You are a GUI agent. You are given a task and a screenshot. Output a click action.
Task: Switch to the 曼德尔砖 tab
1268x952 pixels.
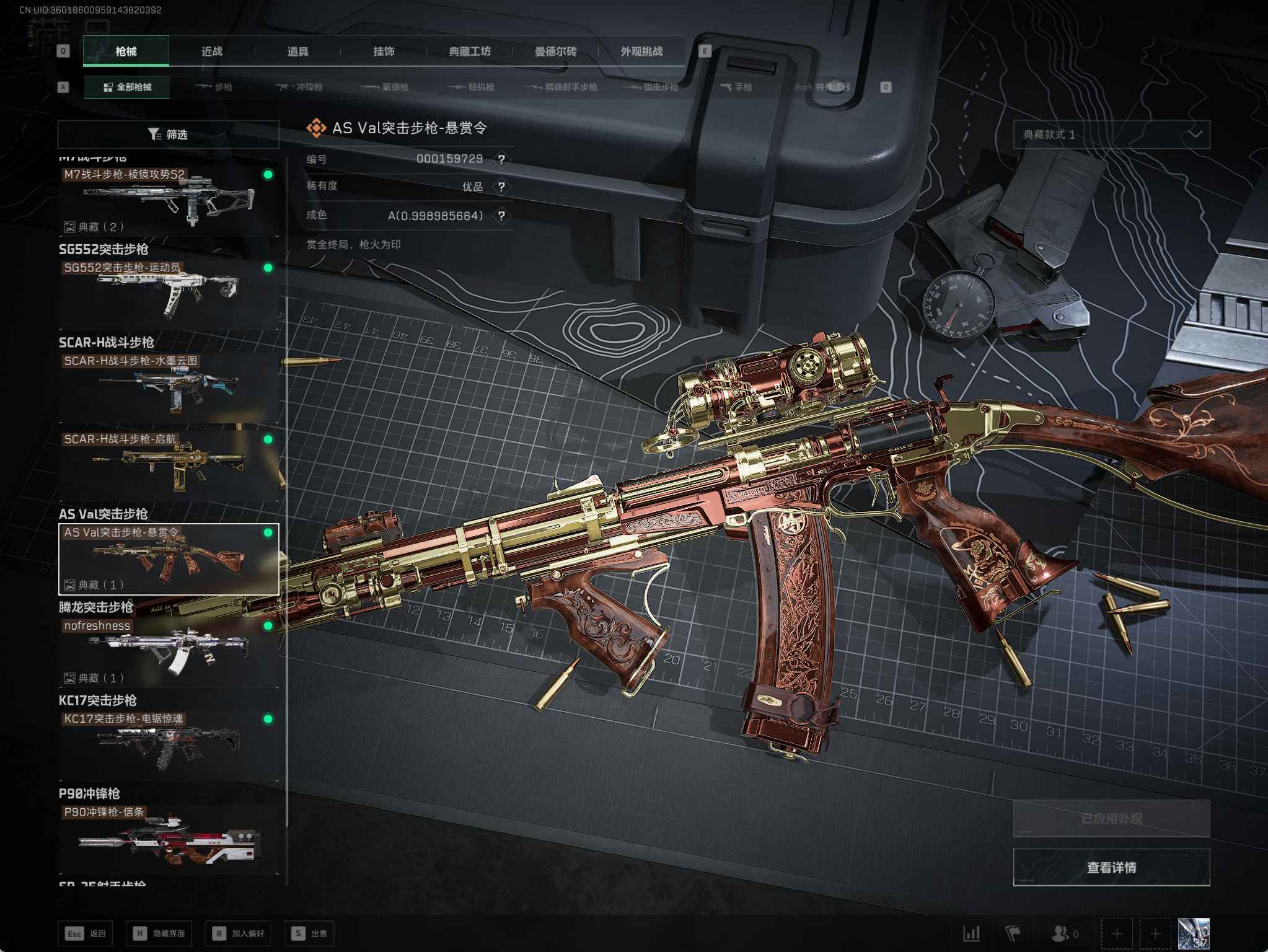(555, 51)
